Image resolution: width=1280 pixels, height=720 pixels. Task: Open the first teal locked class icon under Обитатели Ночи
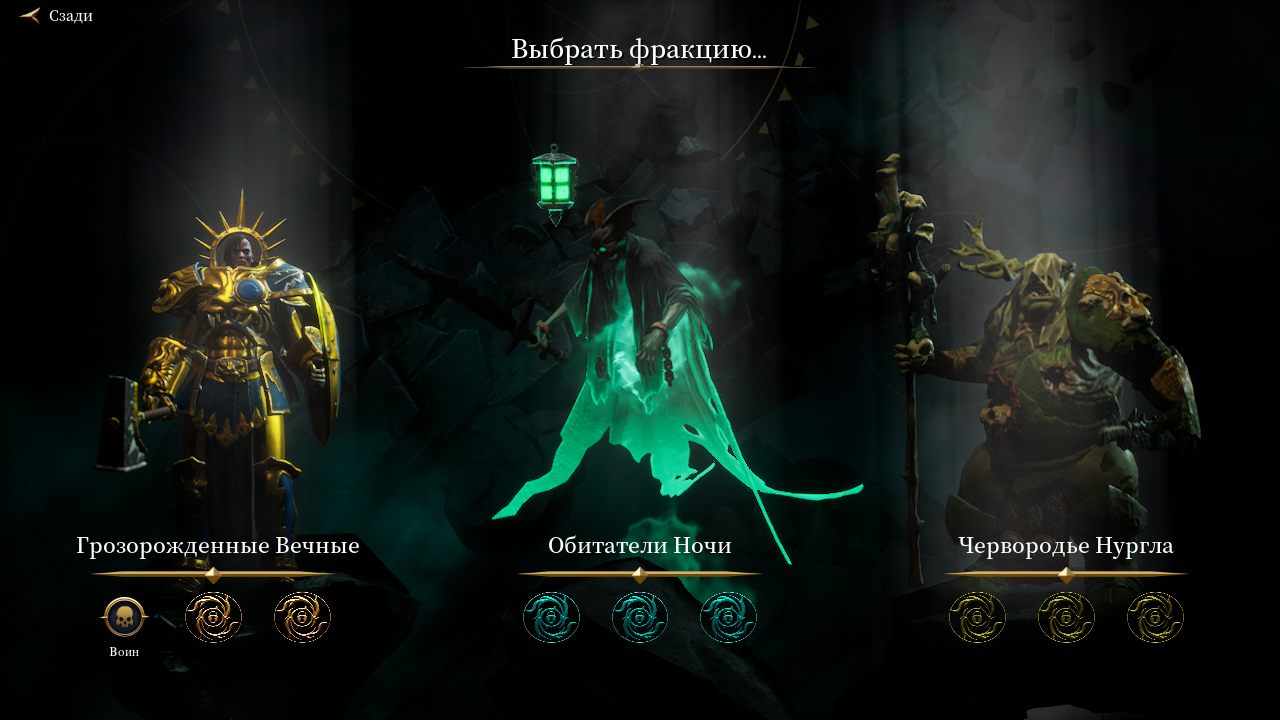(551, 617)
